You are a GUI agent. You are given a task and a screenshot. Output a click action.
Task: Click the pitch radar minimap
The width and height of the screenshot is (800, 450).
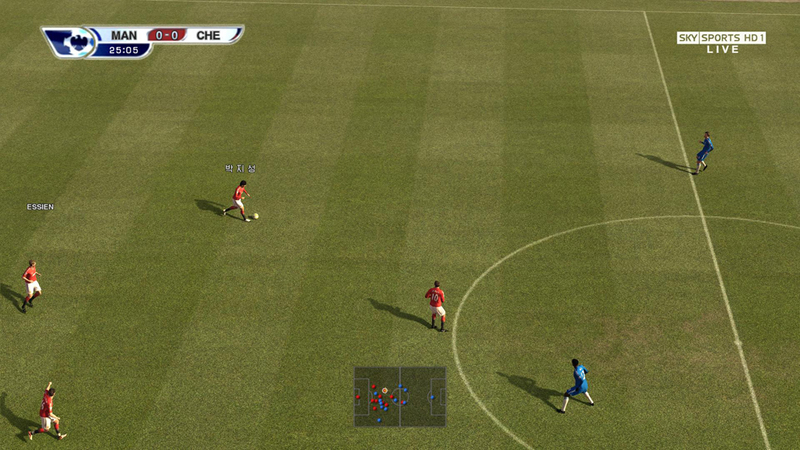pyautogui.click(x=400, y=397)
